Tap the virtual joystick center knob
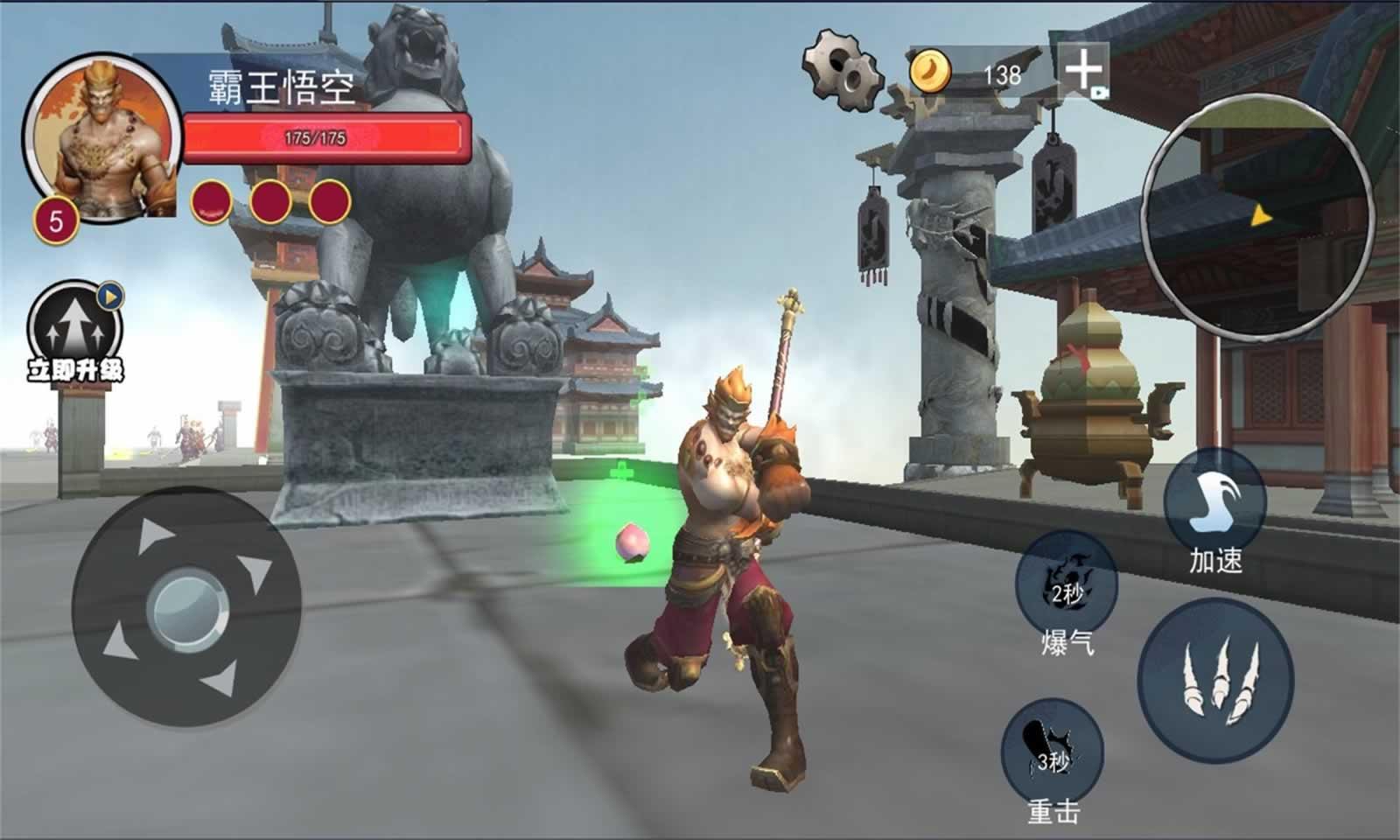1400x840 pixels. click(186, 607)
